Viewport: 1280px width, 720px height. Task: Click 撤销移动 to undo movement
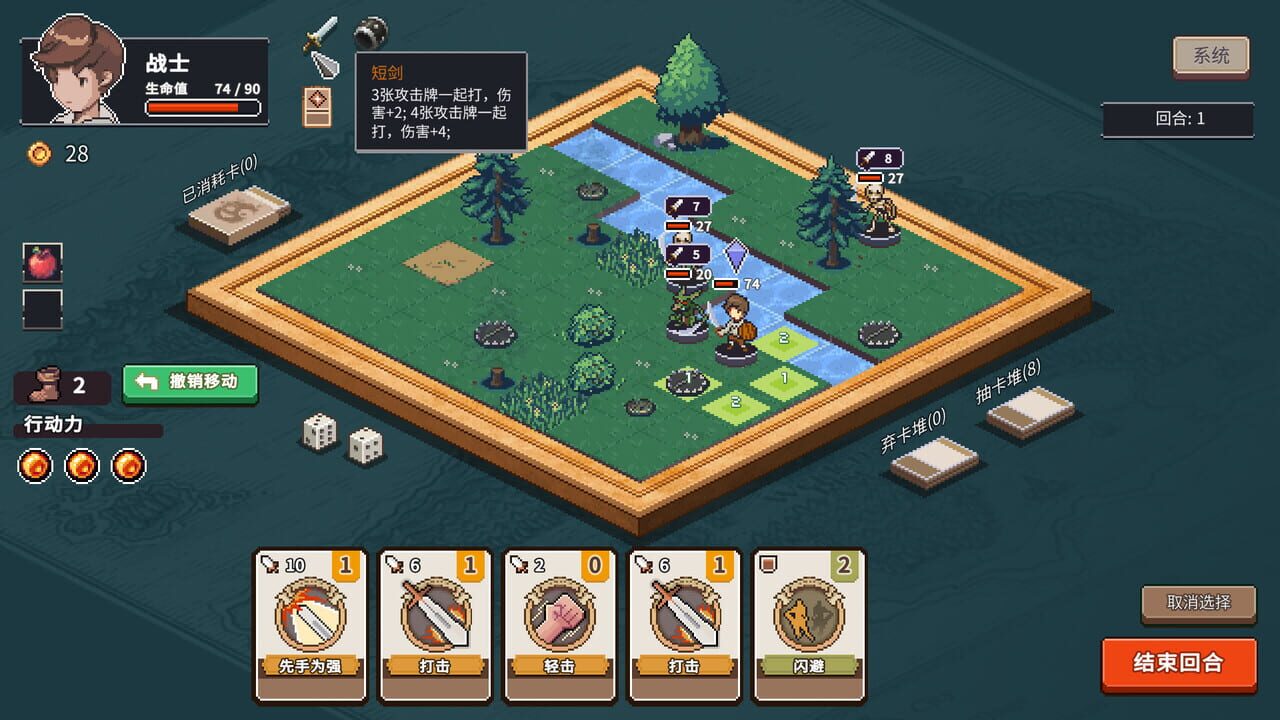coord(190,382)
